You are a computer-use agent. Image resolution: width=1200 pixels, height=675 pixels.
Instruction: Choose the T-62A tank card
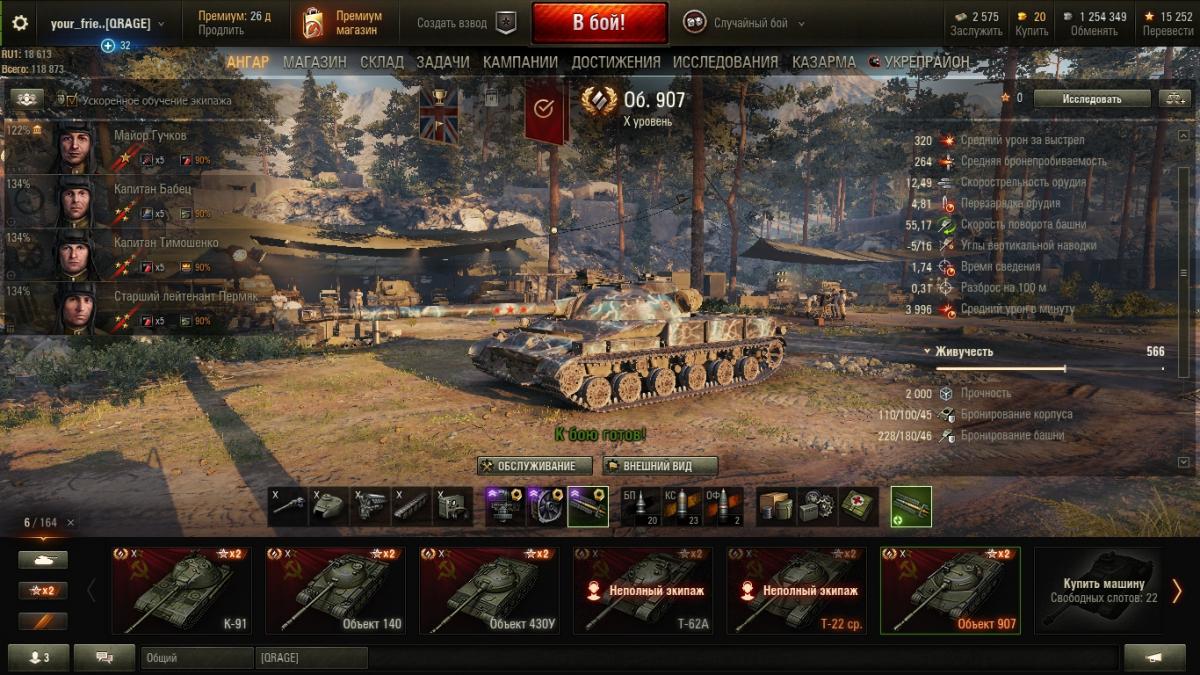click(x=642, y=590)
